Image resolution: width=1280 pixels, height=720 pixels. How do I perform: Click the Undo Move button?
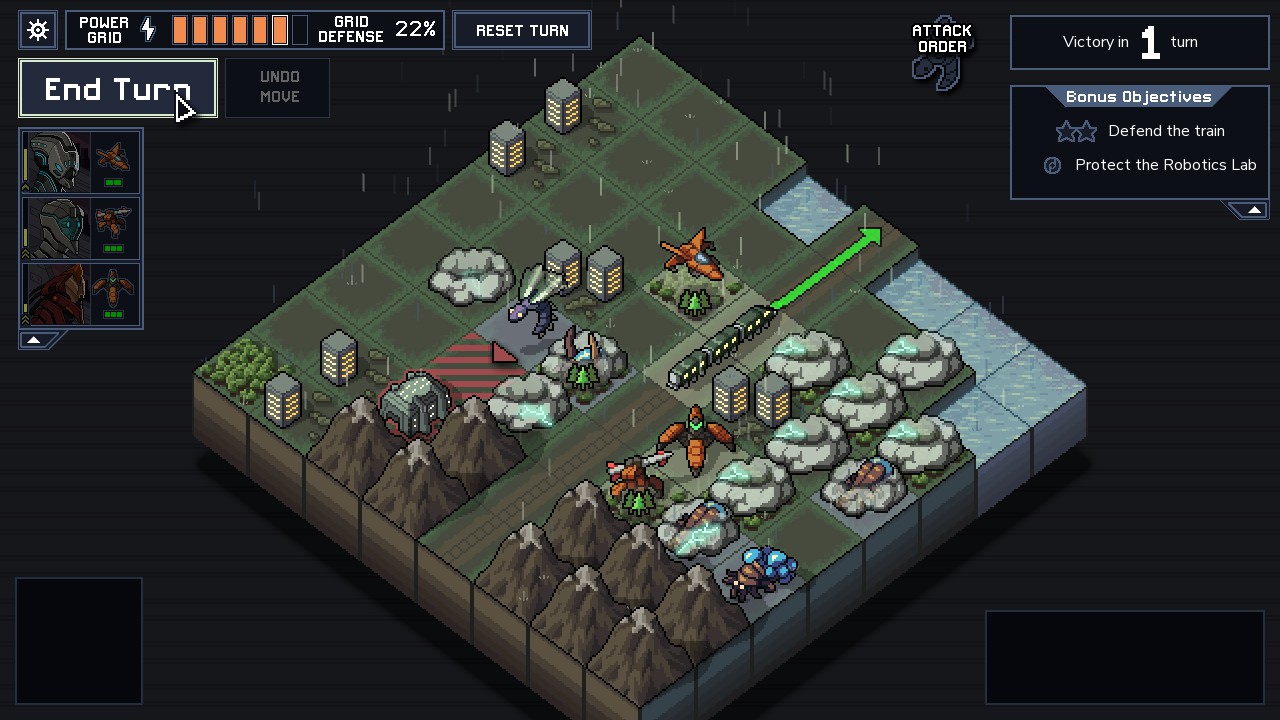point(277,87)
